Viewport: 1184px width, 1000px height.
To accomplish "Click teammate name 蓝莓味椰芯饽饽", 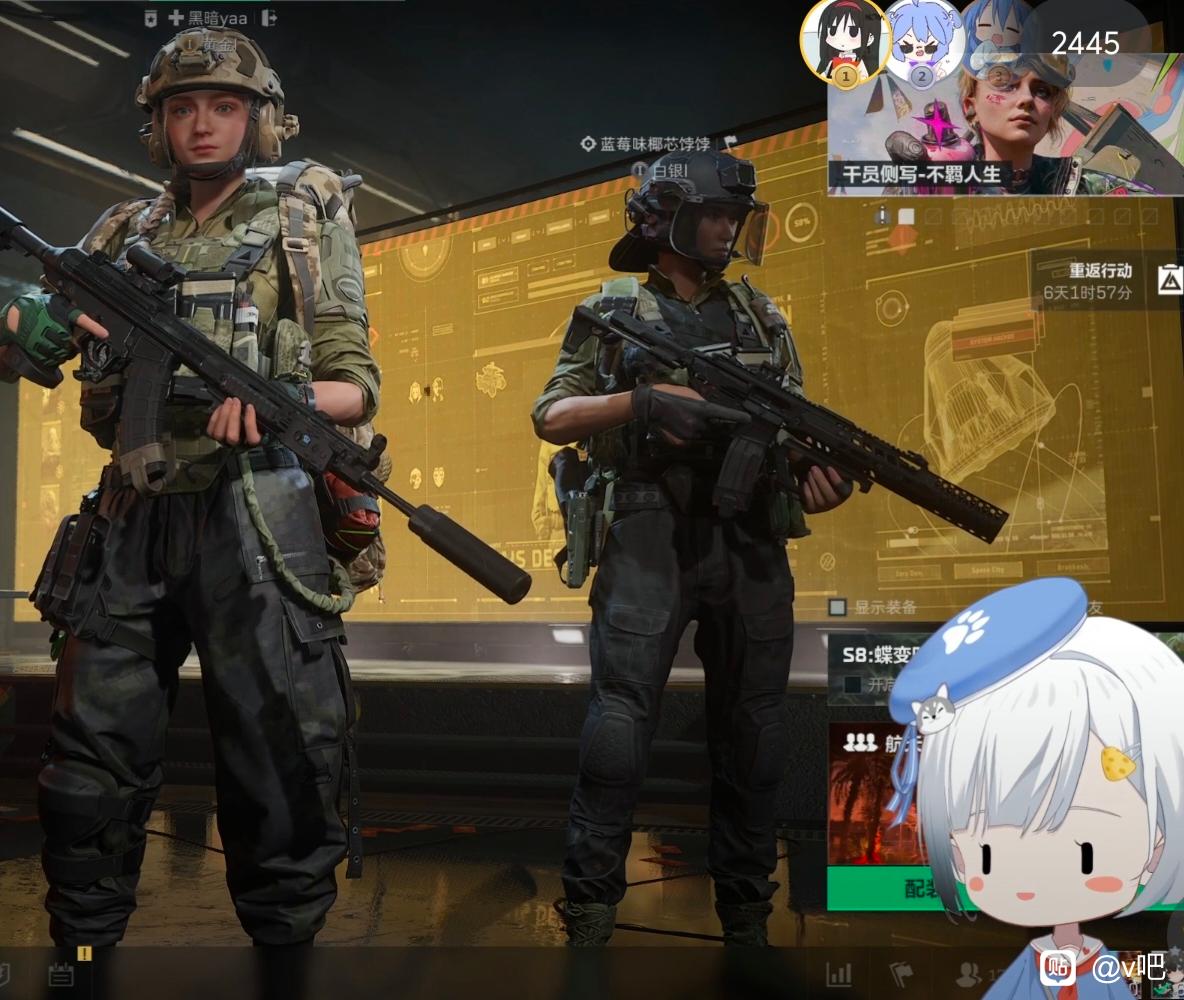I will pos(654,144).
